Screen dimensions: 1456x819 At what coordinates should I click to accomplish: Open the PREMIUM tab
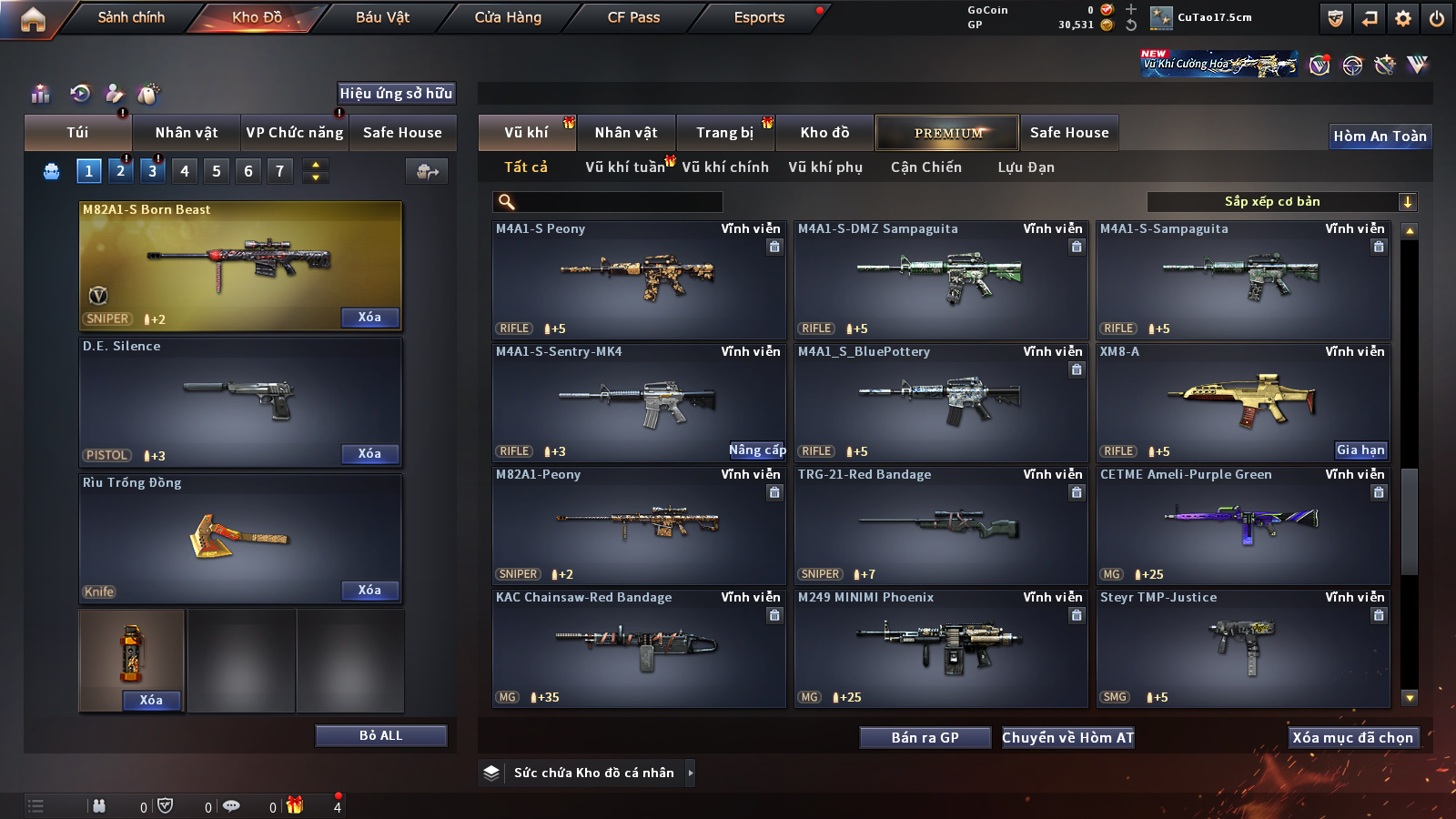click(947, 133)
